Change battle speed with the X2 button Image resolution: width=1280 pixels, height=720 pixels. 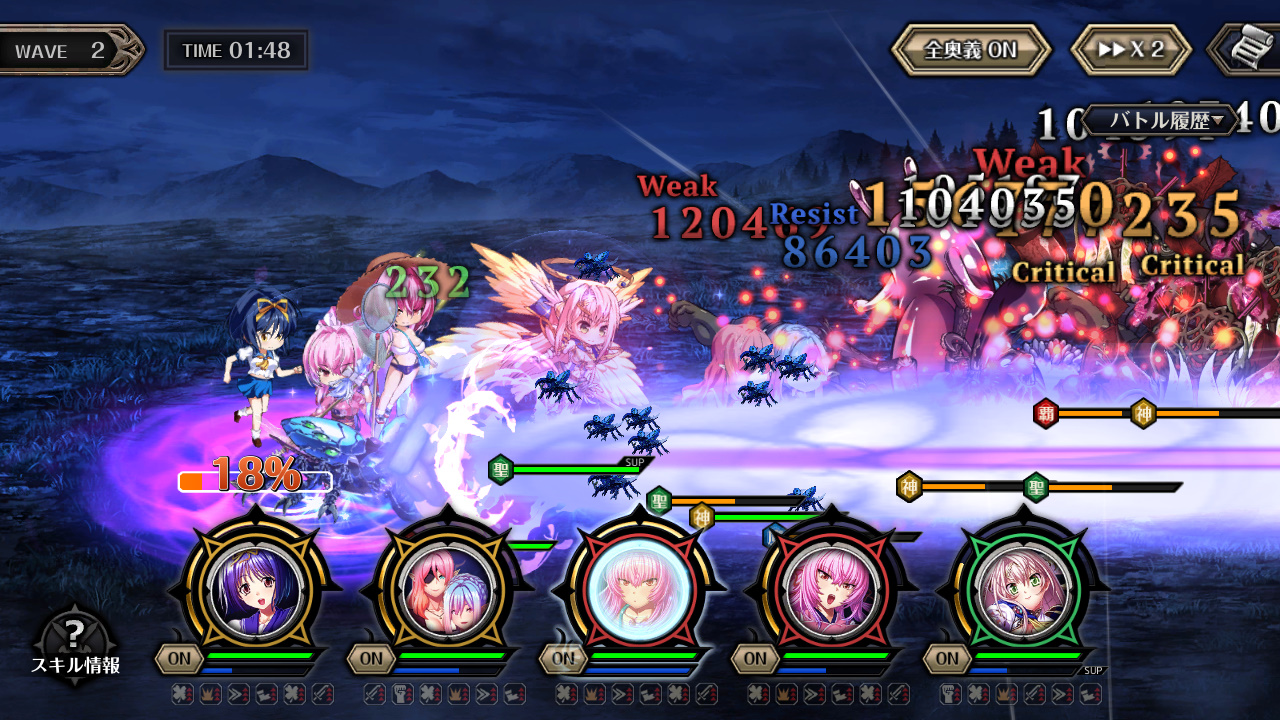1131,50
